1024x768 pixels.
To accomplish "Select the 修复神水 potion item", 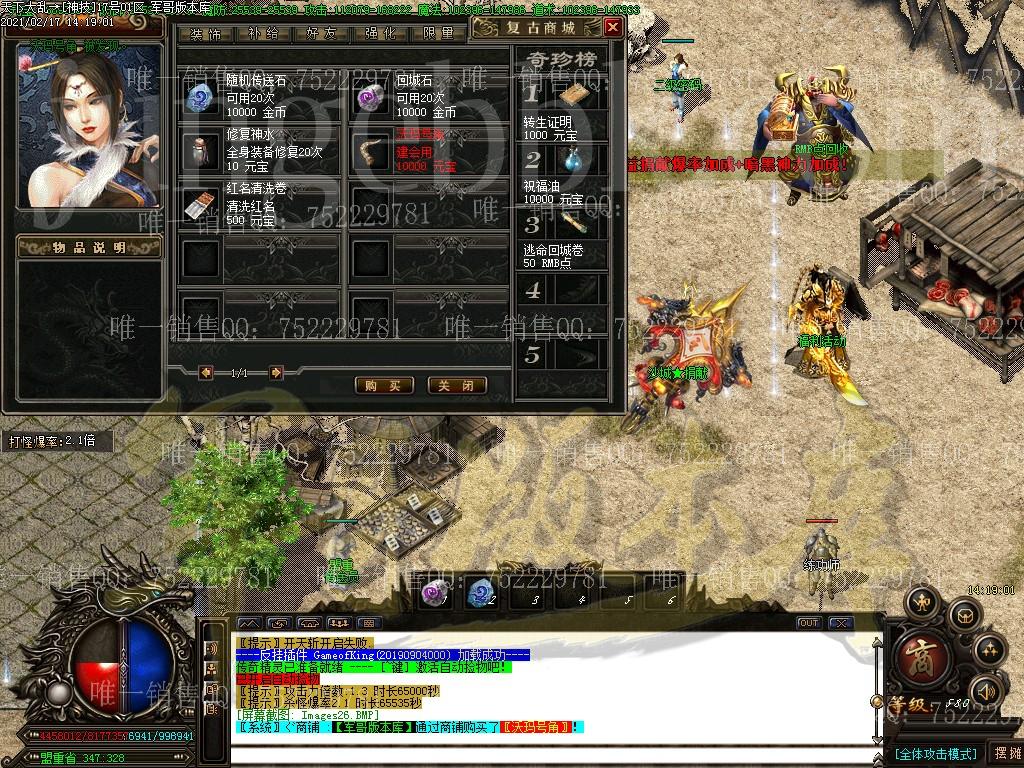I will tap(201, 150).
